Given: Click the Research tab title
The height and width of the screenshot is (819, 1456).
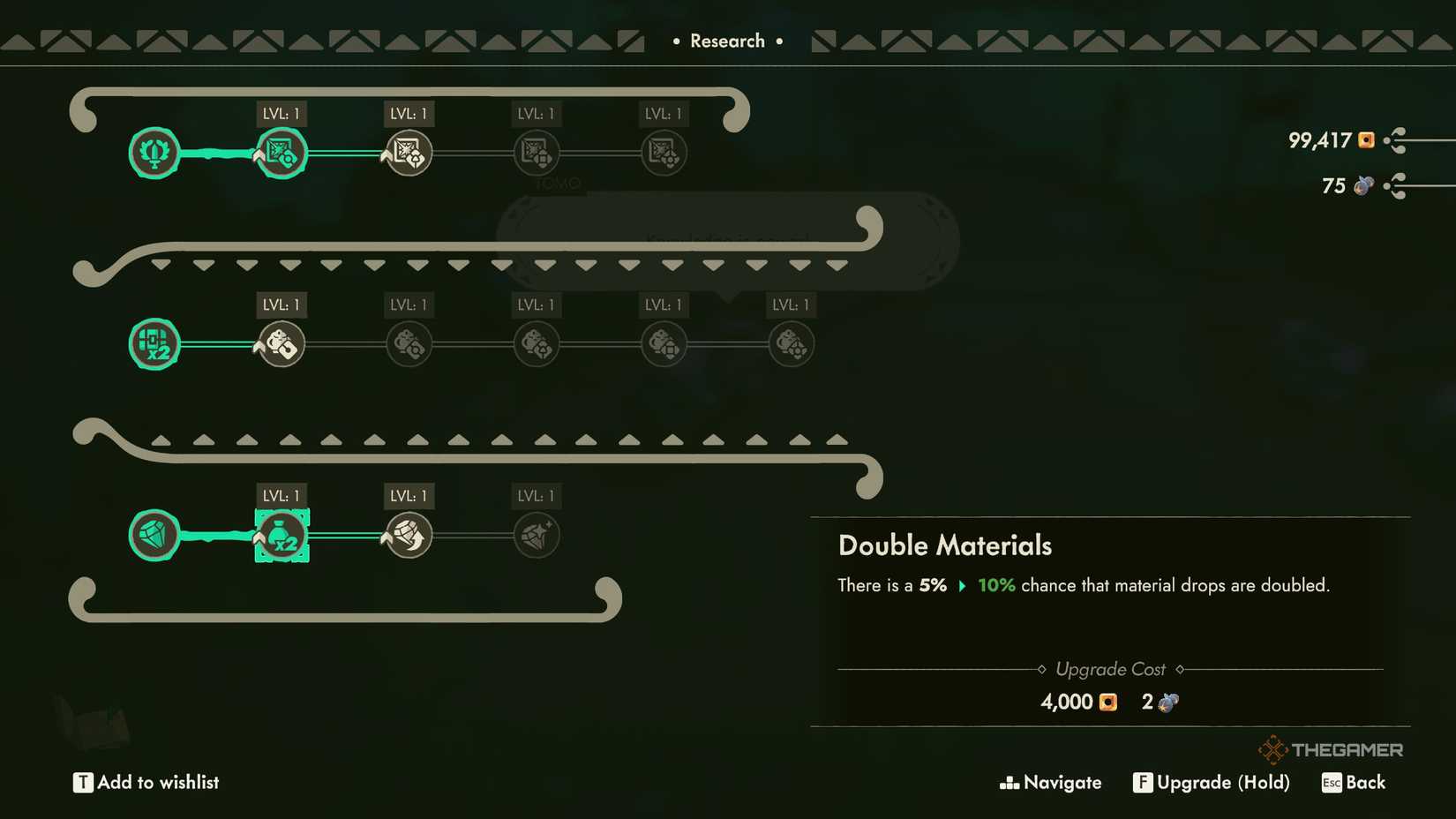Looking at the screenshot, I should click(729, 40).
